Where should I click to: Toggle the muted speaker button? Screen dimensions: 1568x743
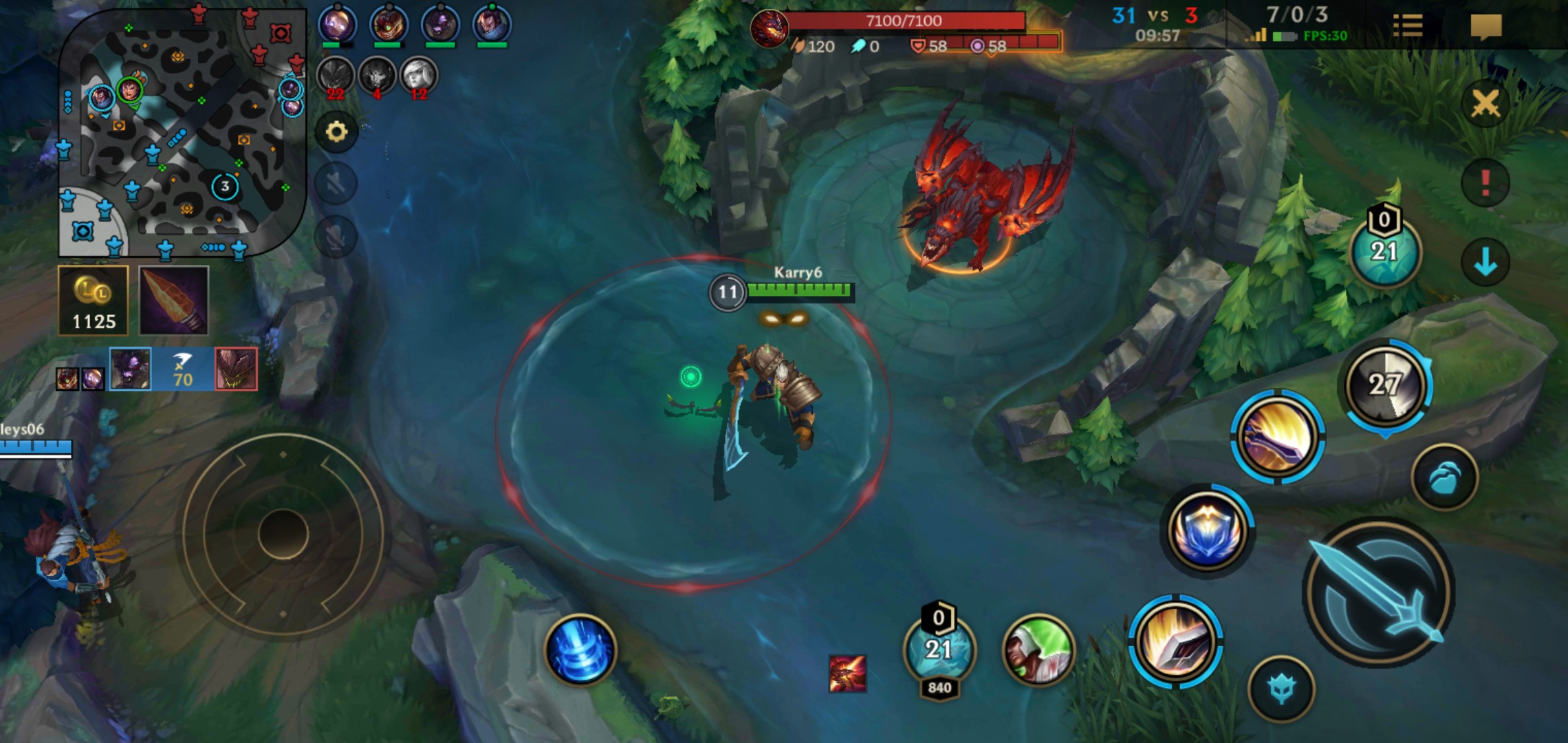tap(336, 184)
